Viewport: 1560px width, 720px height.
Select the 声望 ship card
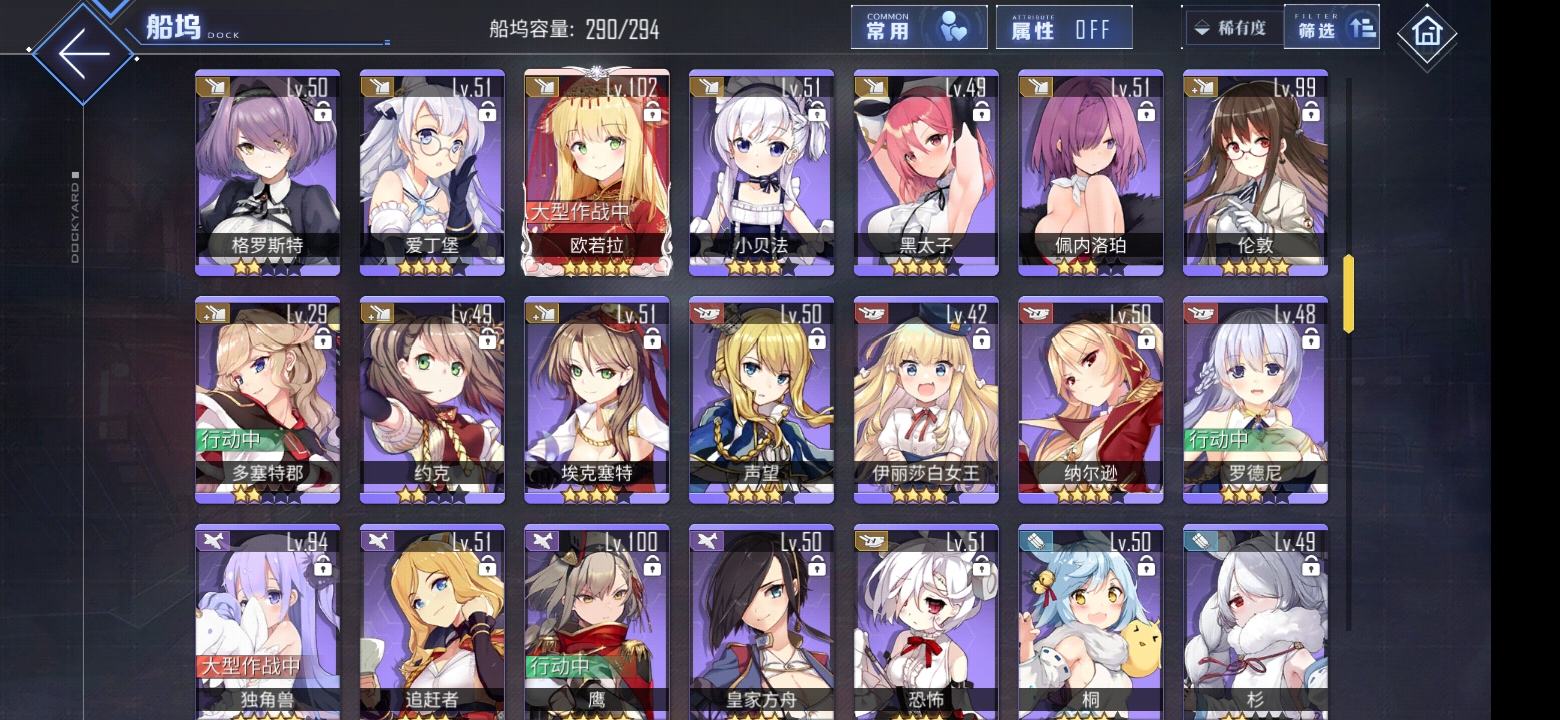click(x=761, y=399)
